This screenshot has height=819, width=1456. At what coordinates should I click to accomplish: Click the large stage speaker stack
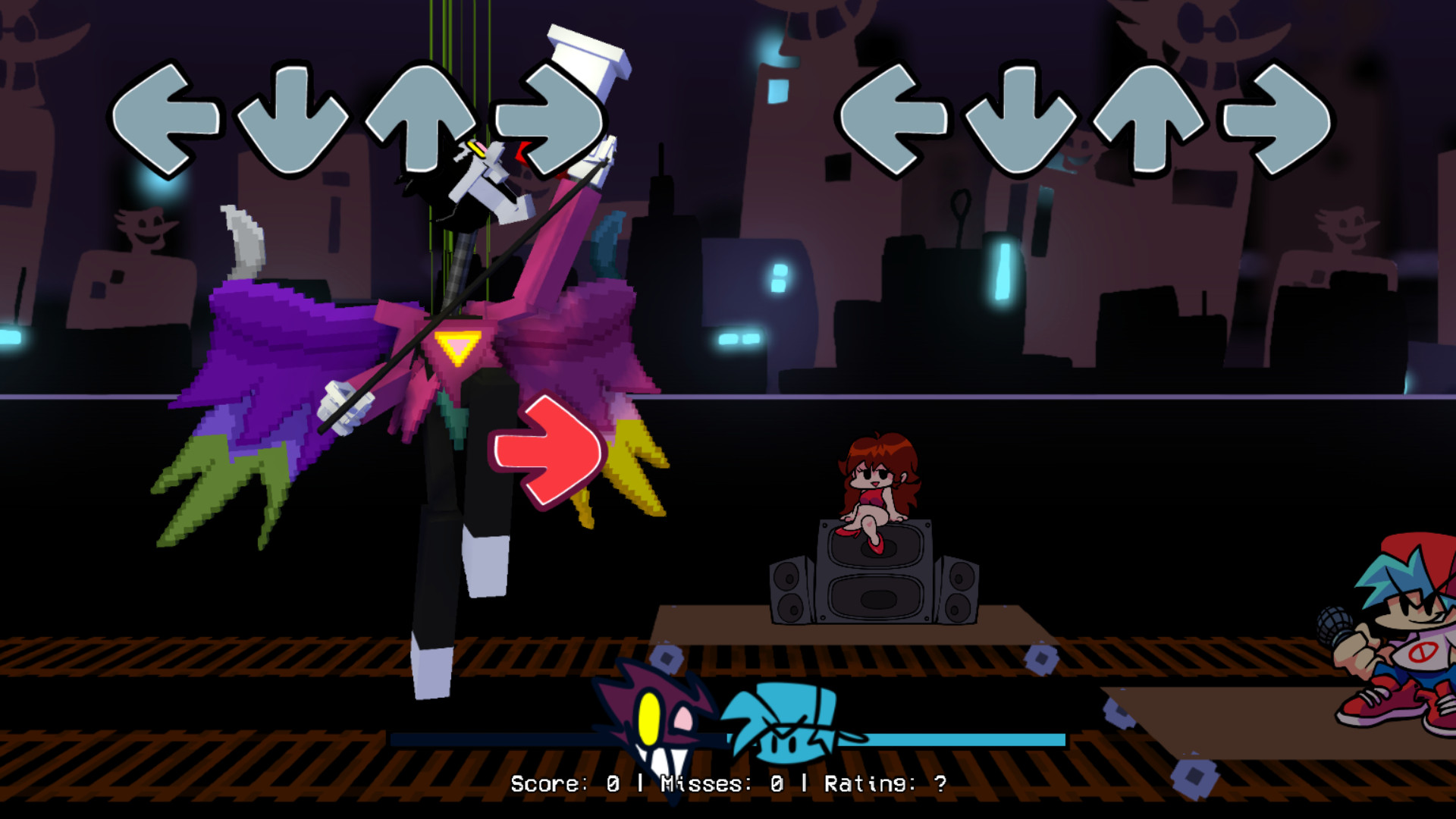tap(872, 584)
